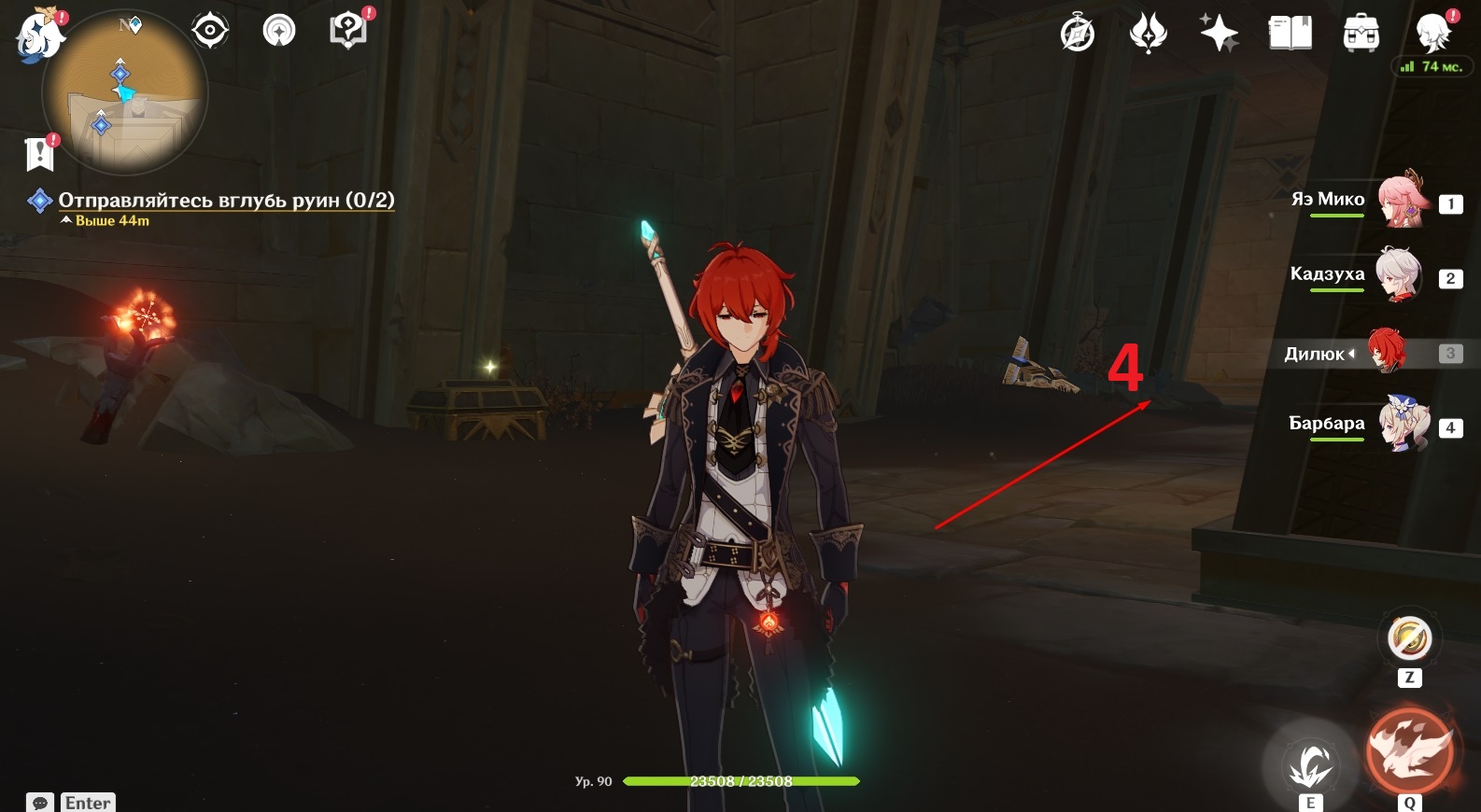The image size is (1481, 812).
Task: Open the Wish star icon
Action: pos(1219,35)
